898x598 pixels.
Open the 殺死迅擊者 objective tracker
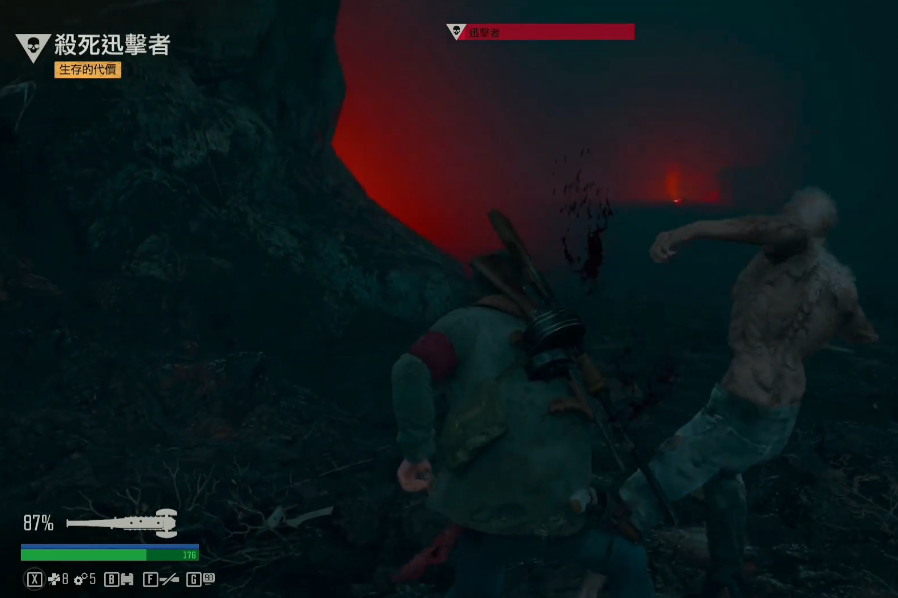click(112, 45)
